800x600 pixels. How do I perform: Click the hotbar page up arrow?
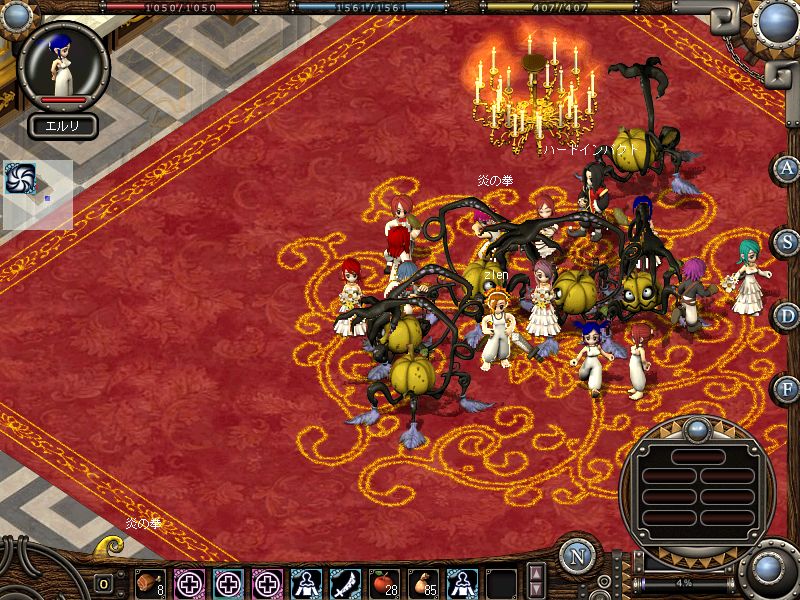tap(537, 573)
